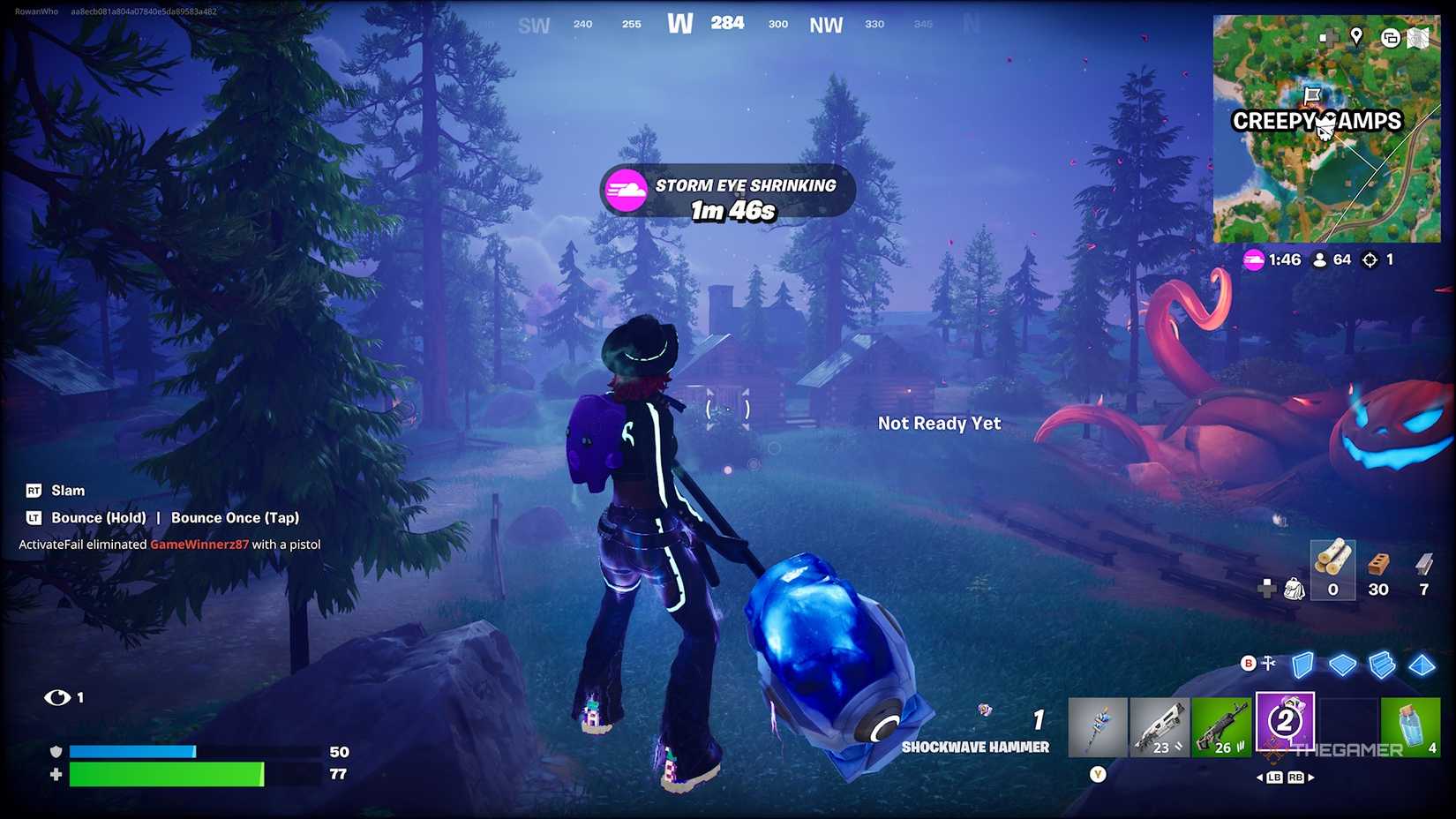
Task: Click the wood material icon
Action: point(1332,563)
